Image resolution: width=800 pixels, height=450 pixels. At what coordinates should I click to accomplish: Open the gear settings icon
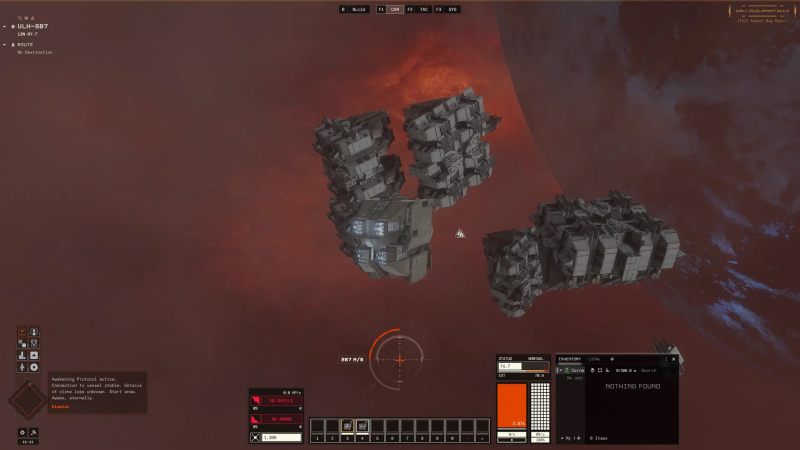[22, 432]
